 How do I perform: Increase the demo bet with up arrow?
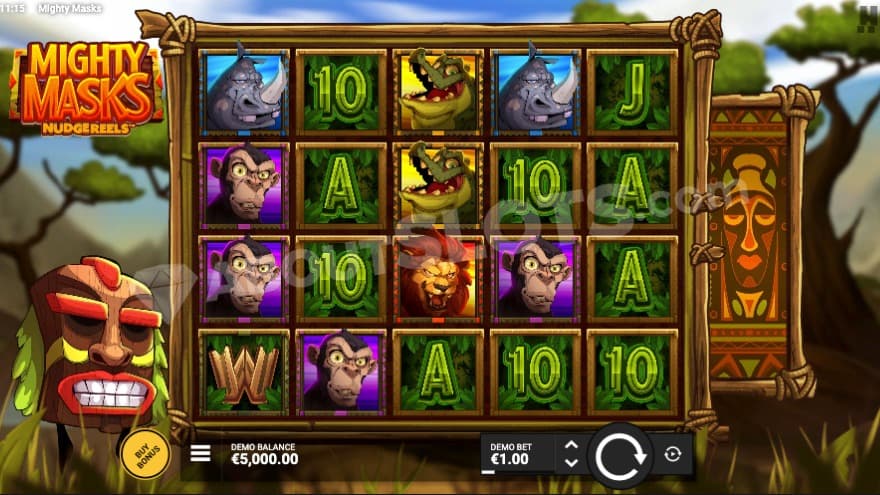point(571,445)
